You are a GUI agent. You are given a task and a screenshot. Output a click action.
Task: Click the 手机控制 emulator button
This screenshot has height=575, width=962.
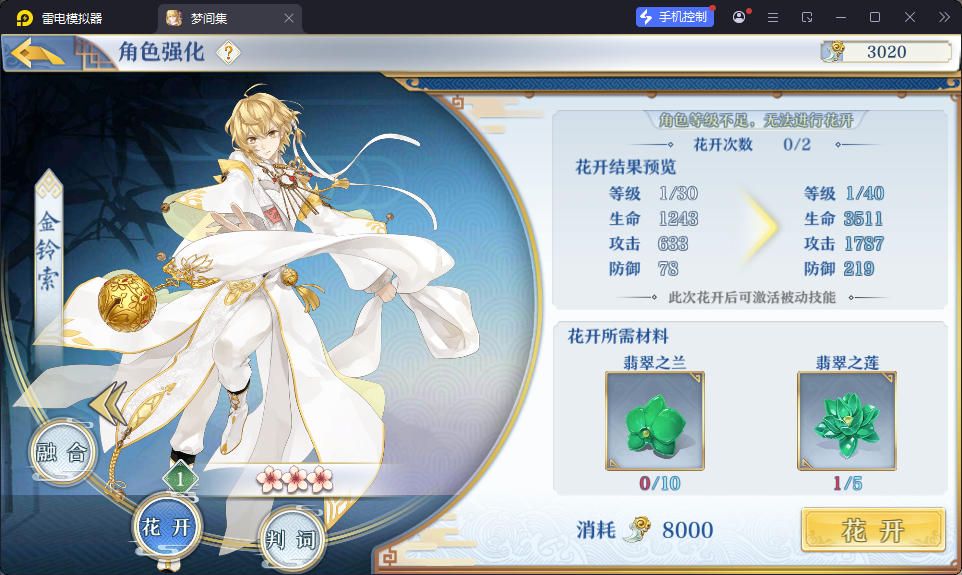click(x=675, y=17)
